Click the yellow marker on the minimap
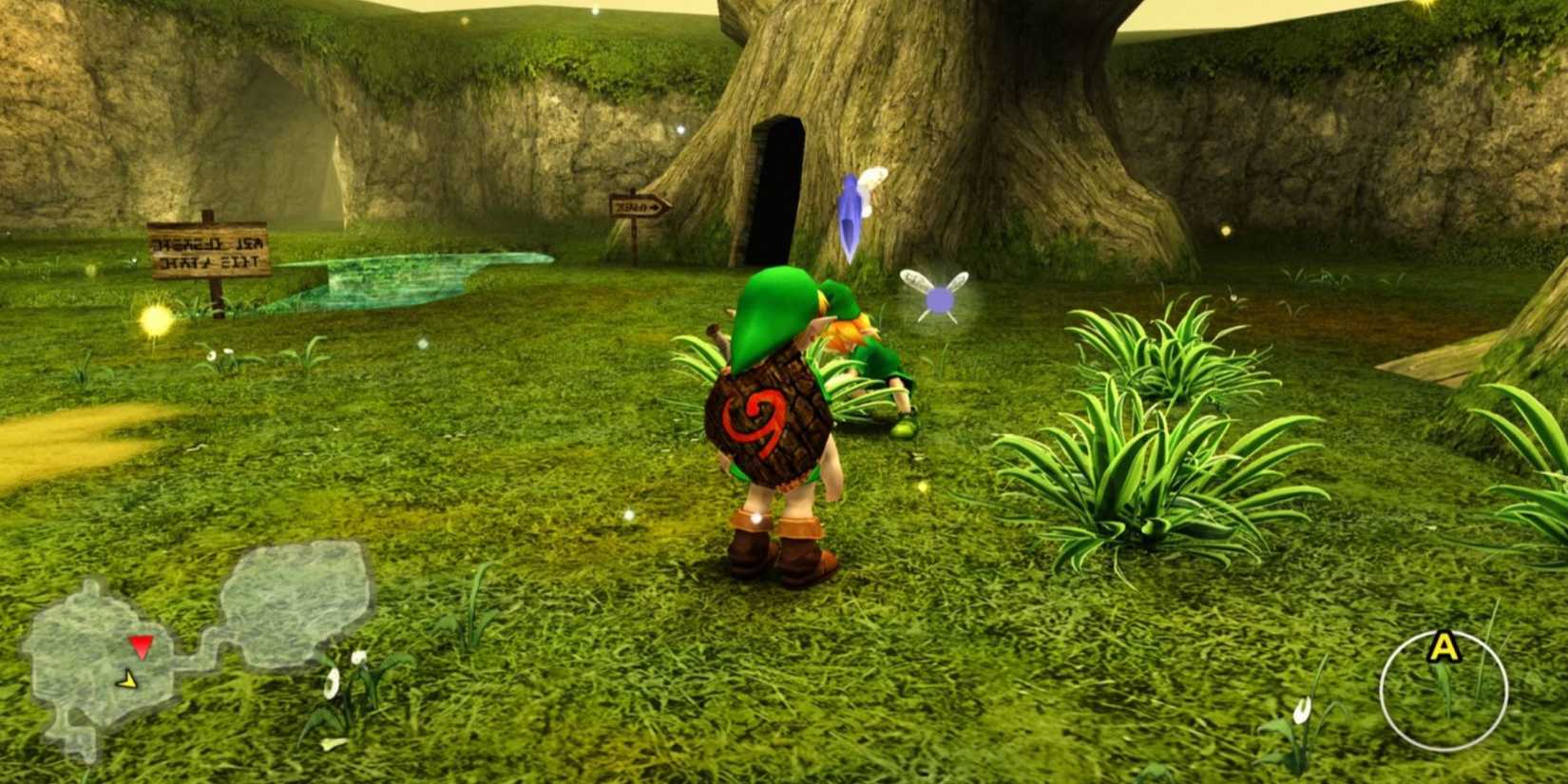Image resolution: width=1568 pixels, height=784 pixels. [x=126, y=682]
